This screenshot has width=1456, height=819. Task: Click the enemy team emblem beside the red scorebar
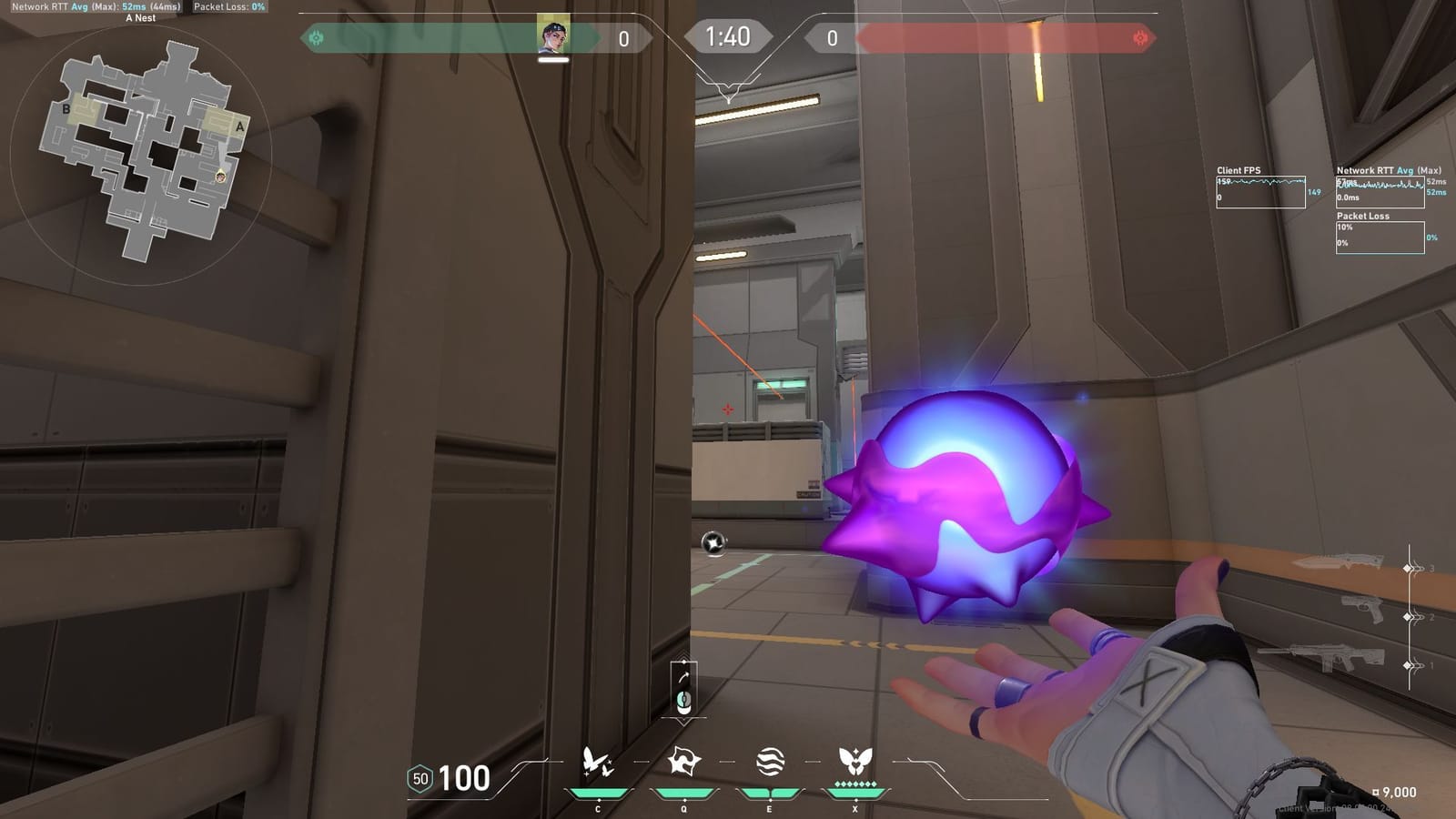[x=1140, y=38]
